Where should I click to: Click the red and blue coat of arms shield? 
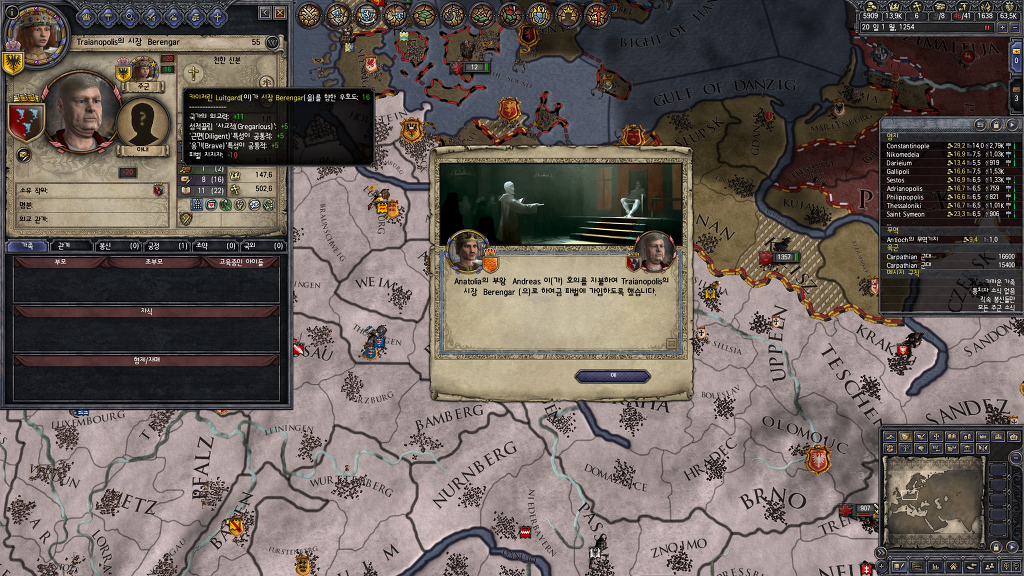point(26,121)
